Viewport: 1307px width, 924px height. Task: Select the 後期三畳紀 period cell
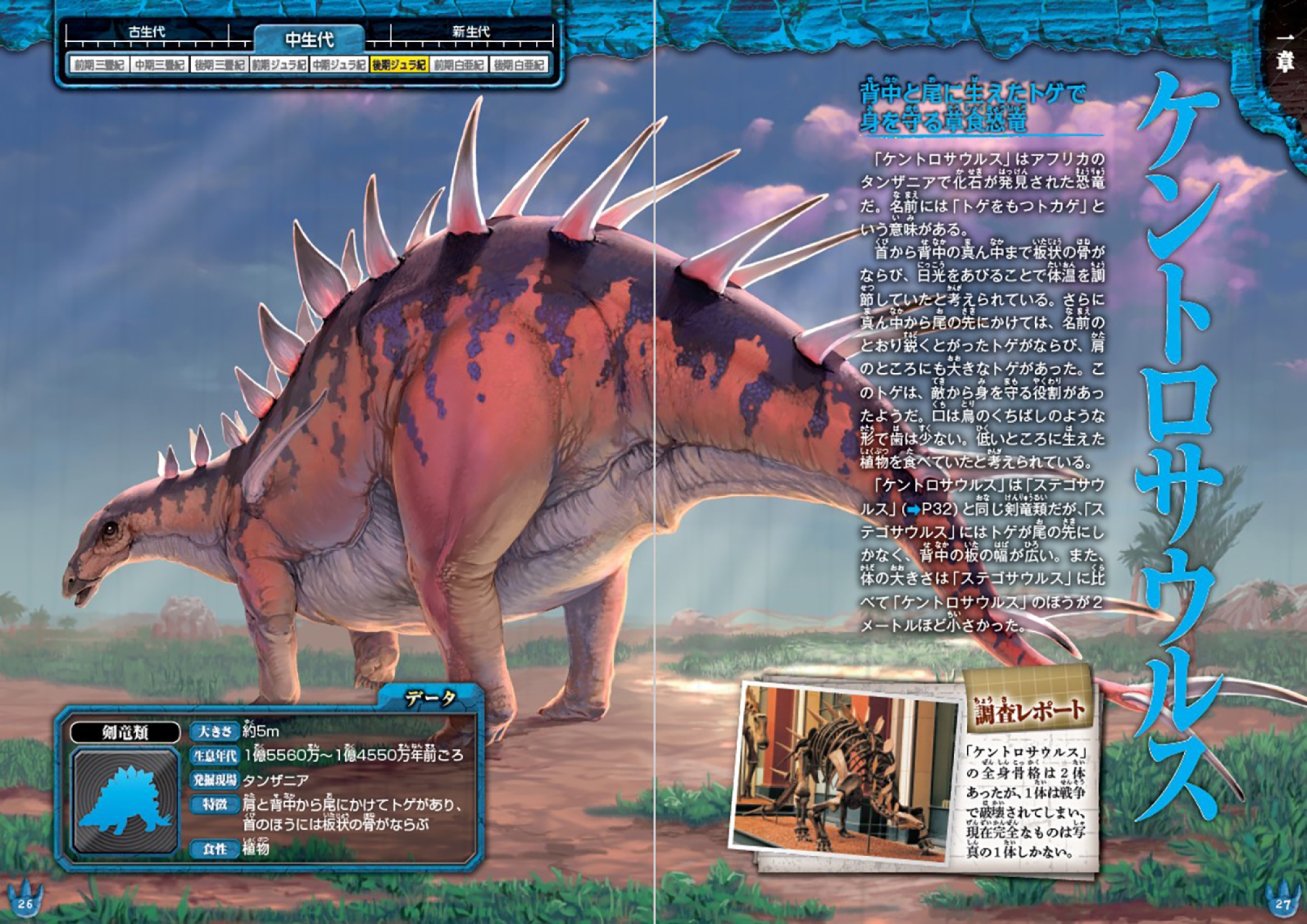(219, 65)
